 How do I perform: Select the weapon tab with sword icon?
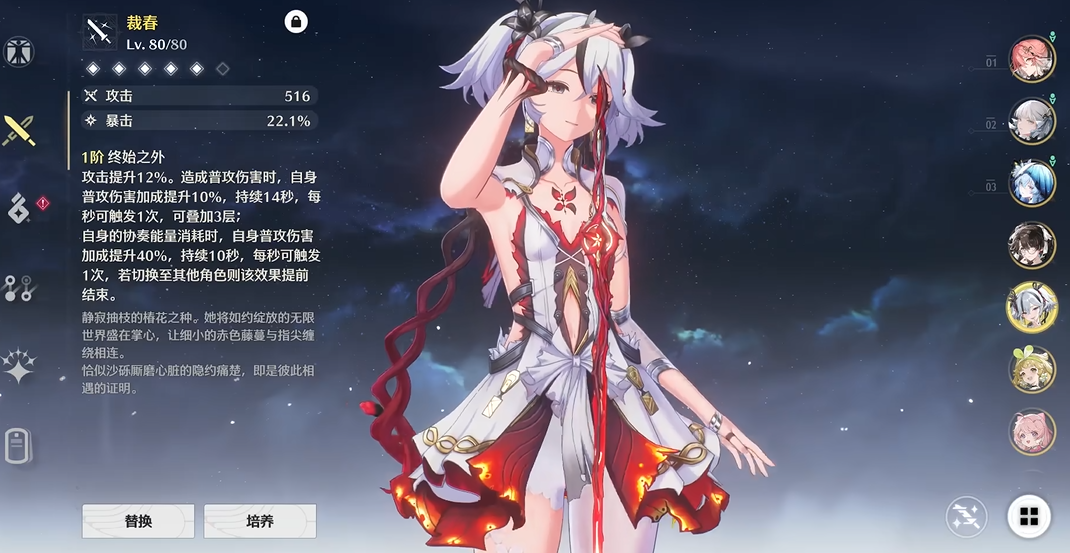point(19,129)
